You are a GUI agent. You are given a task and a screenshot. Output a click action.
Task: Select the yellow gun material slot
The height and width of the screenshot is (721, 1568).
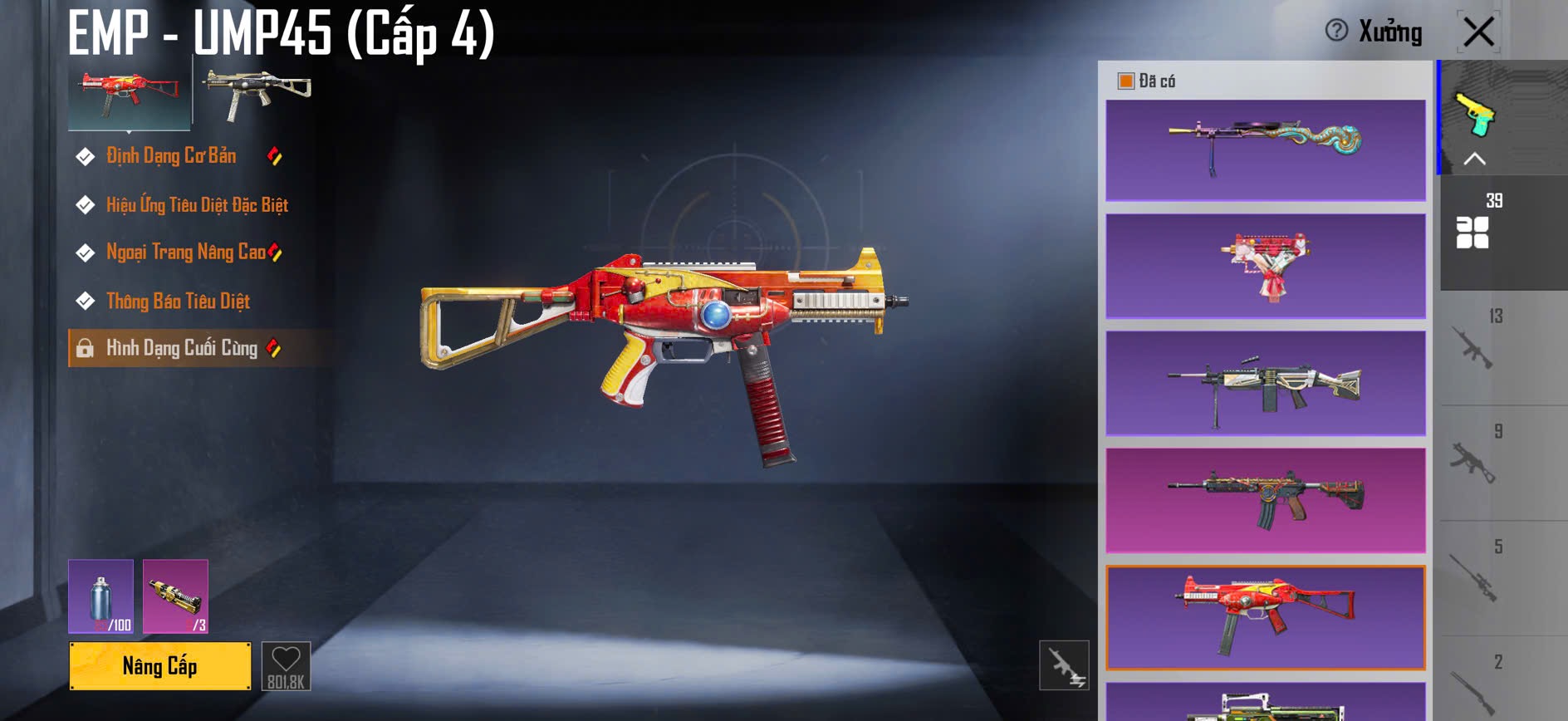(175, 596)
